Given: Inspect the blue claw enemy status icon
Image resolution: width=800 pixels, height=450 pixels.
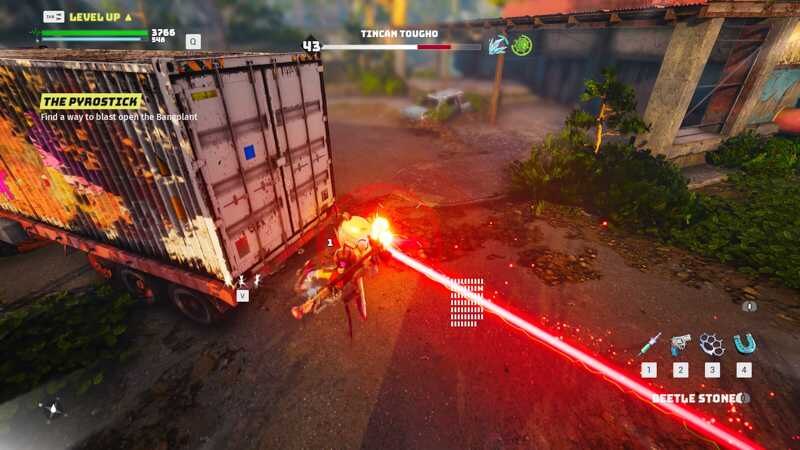Looking at the screenshot, I should pos(498,45).
